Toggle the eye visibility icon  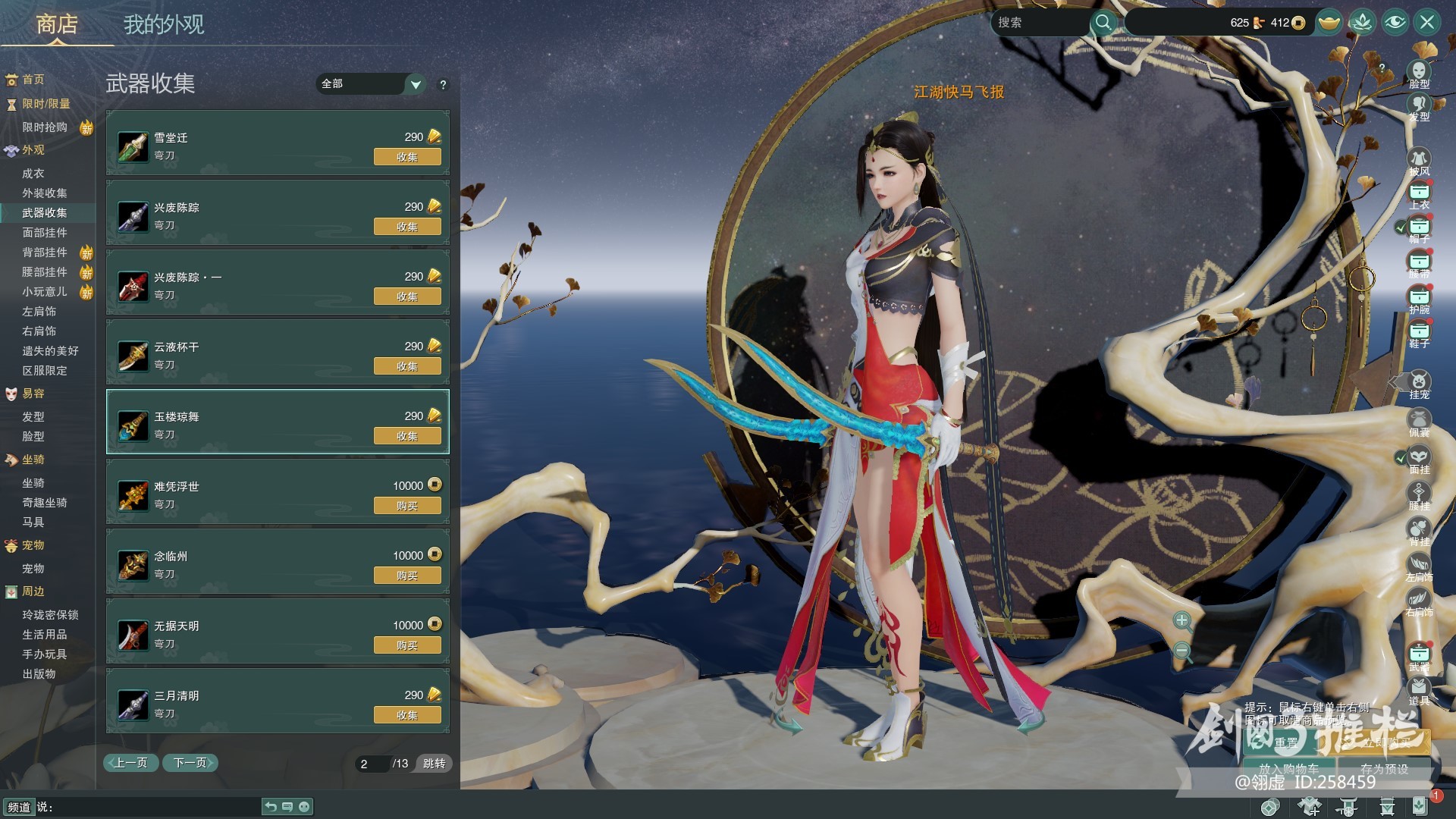pyautogui.click(x=1395, y=22)
